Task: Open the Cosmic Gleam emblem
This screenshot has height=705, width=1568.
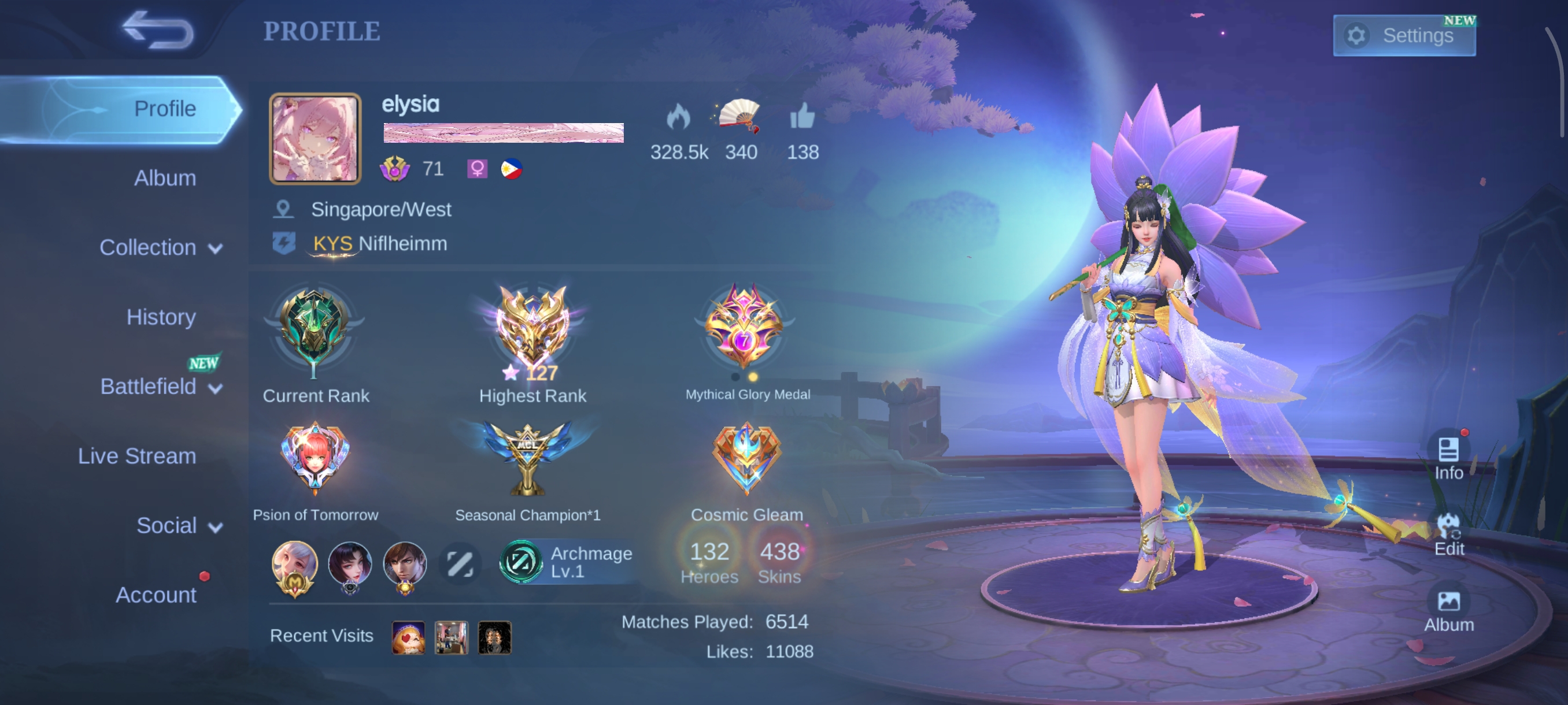Action: [x=746, y=459]
